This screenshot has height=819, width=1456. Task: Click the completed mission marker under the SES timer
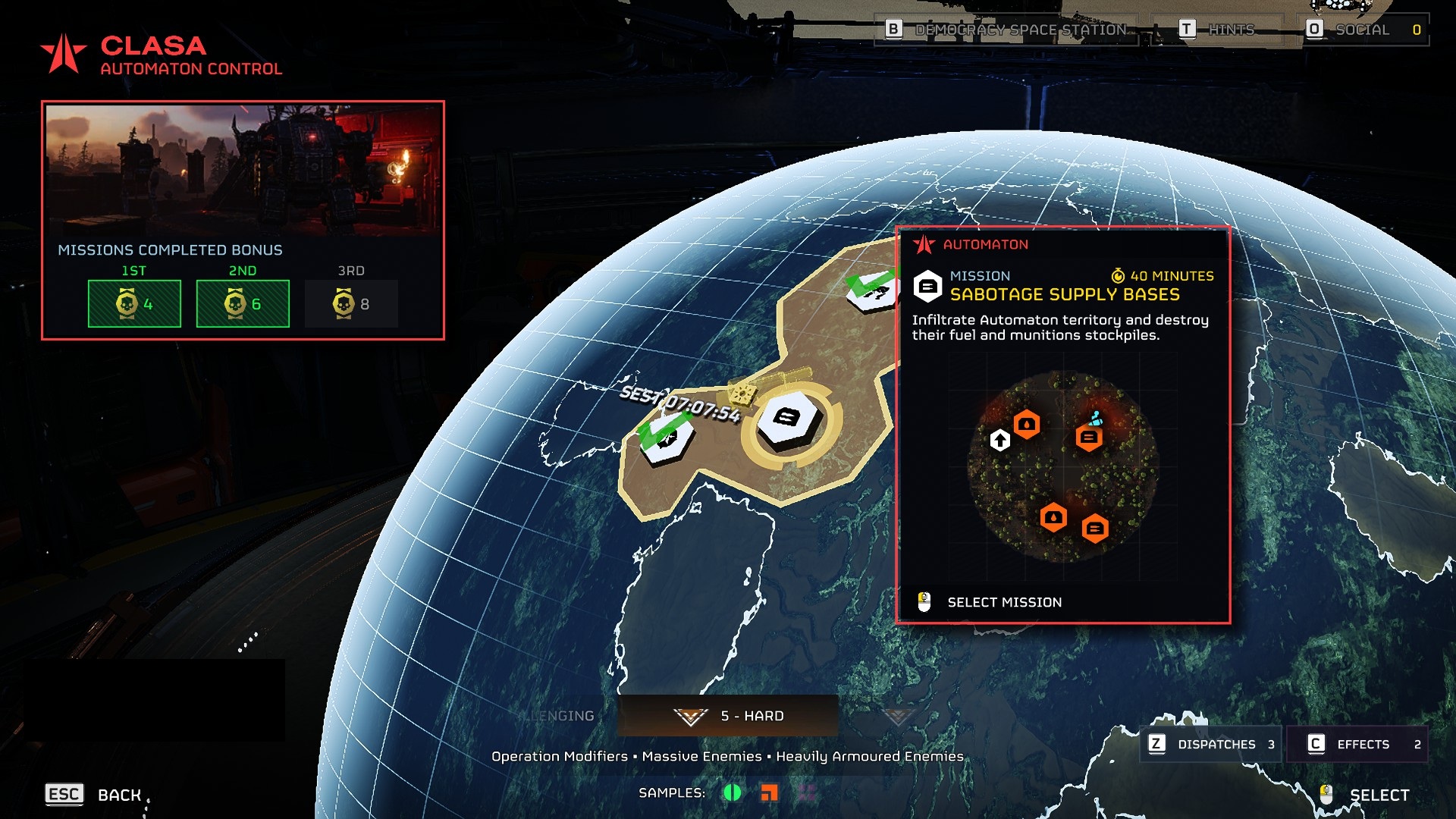[x=665, y=437]
